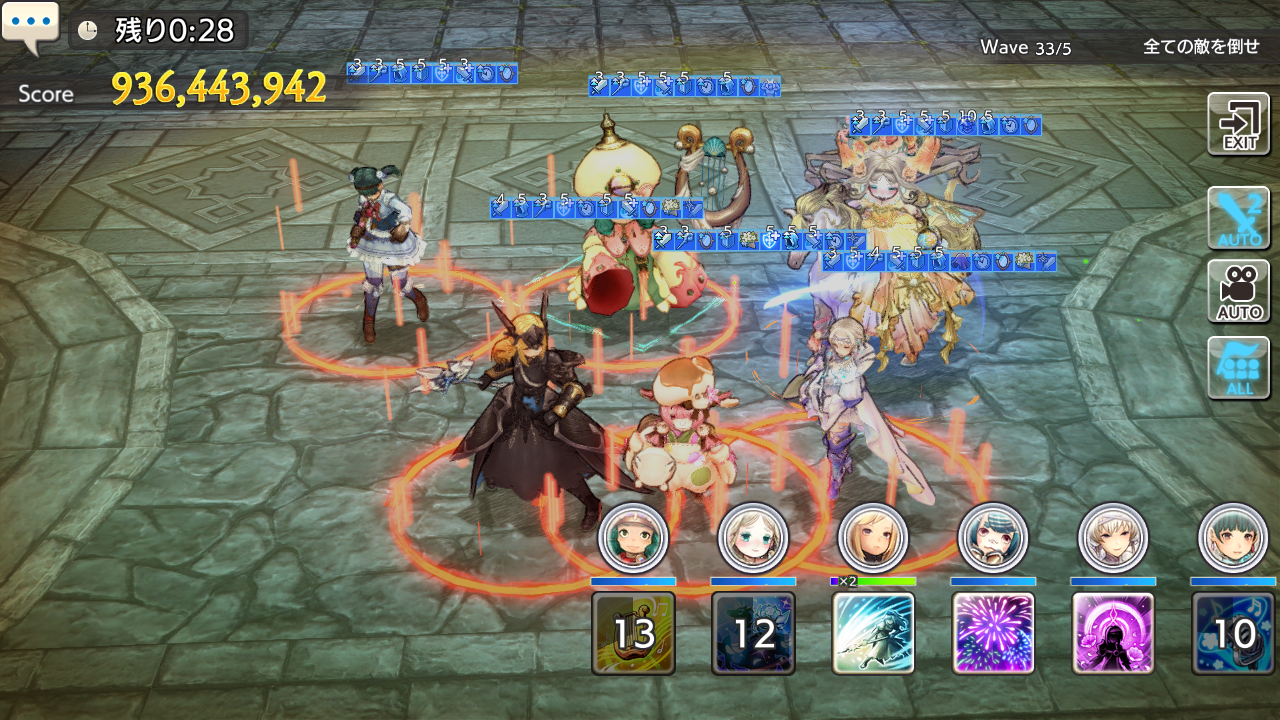Open the chat speech bubble
1280x720 pixels.
[x=30, y=28]
